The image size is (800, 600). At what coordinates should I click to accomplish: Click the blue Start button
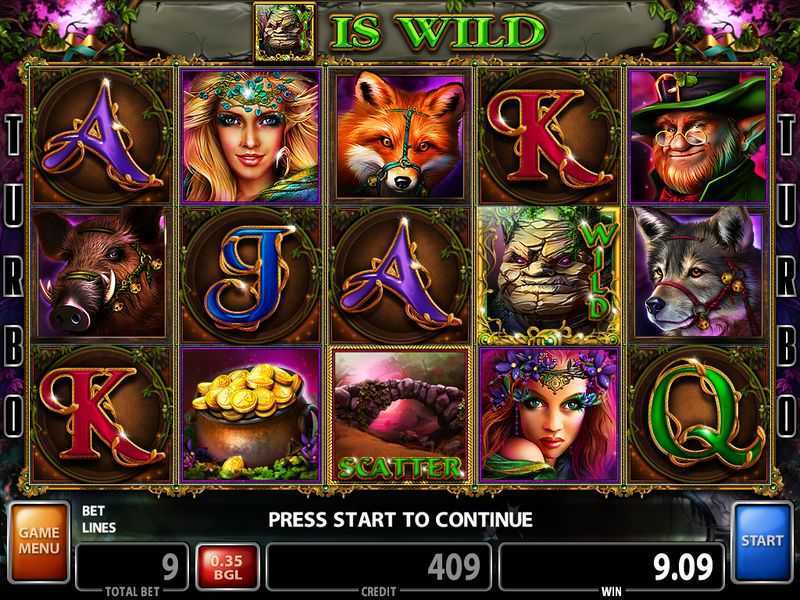click(762, 541)
